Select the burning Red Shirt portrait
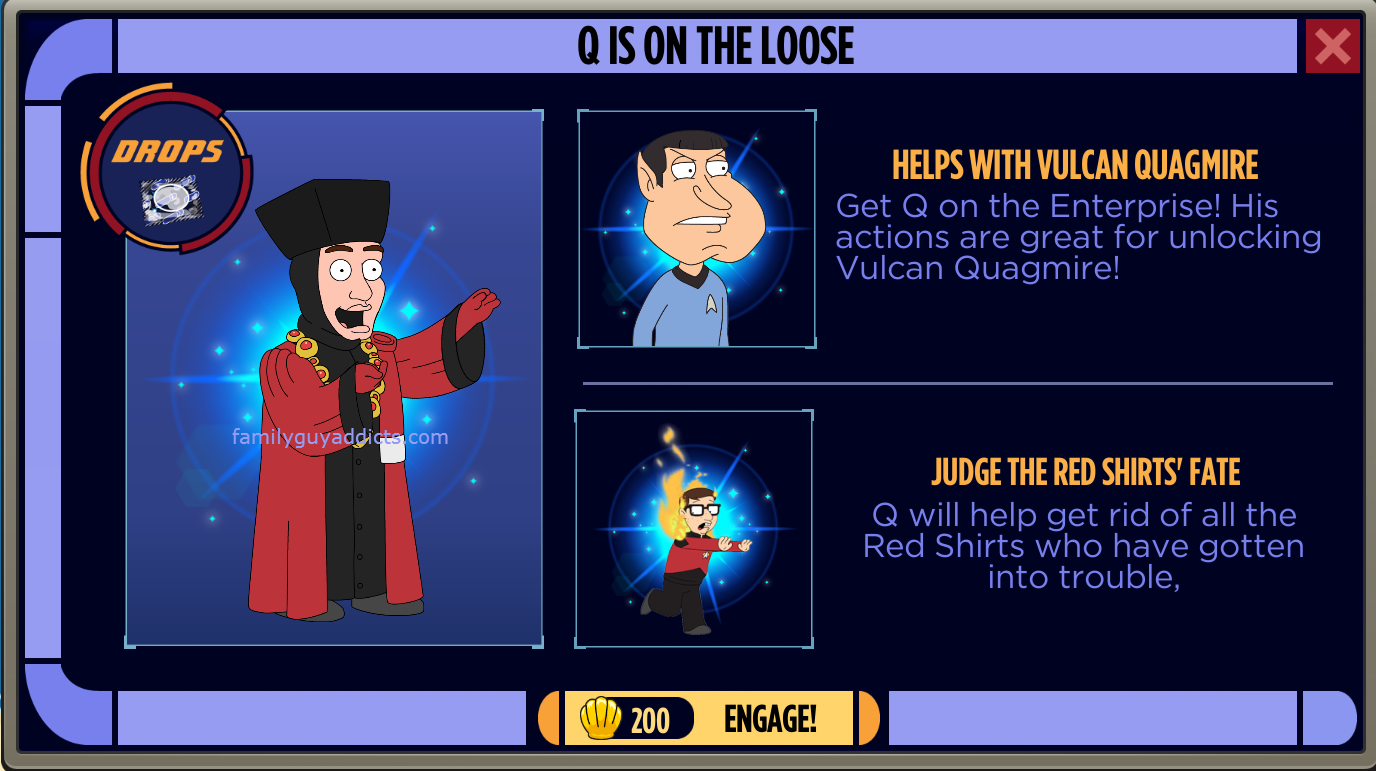Screen dimensions: 1376x771 (x=694, y=528)
